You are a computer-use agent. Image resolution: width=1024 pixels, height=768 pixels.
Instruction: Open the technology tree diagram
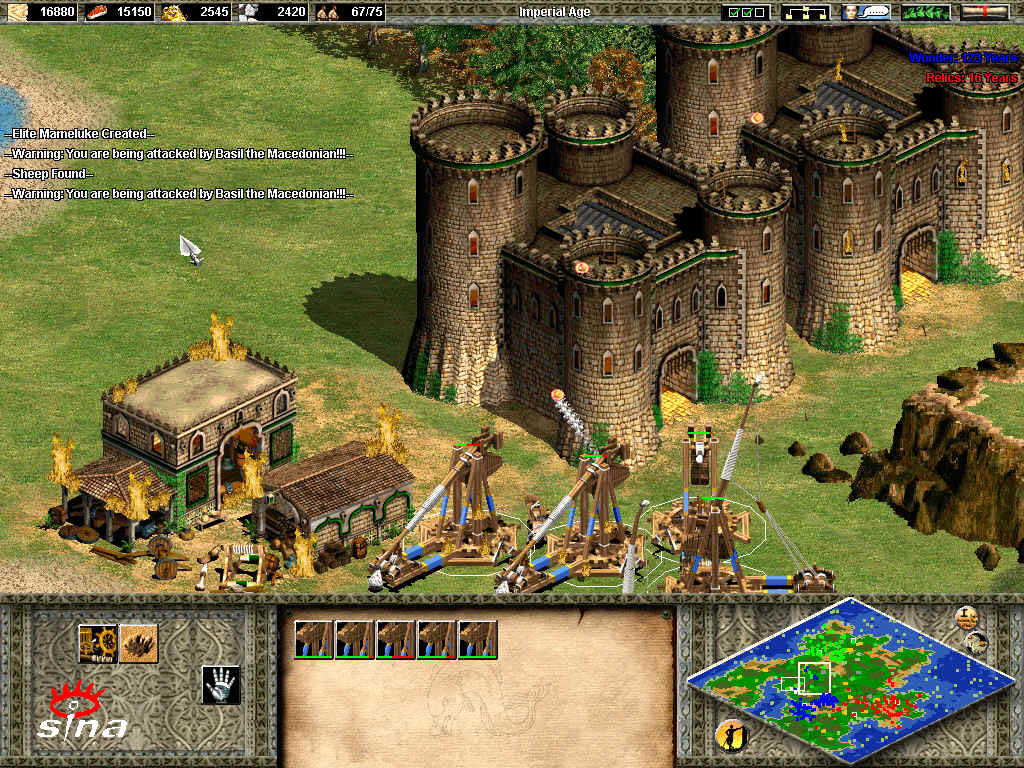[x=805, y=12]
